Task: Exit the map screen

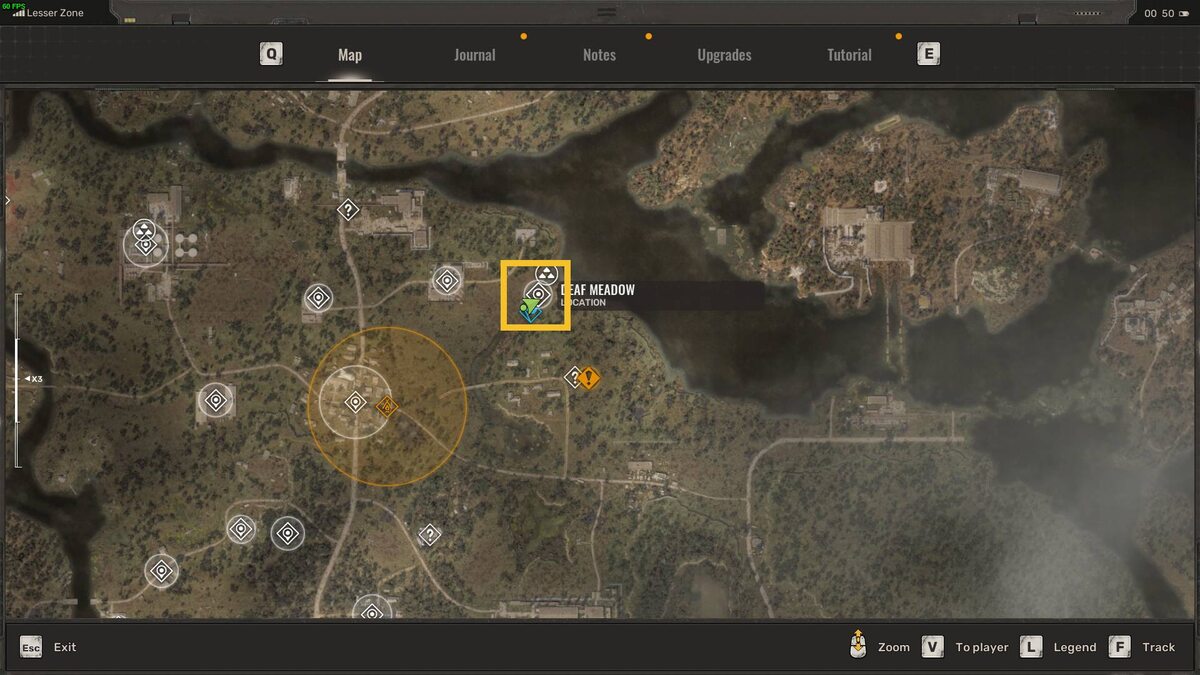Action: pos(64,647)
